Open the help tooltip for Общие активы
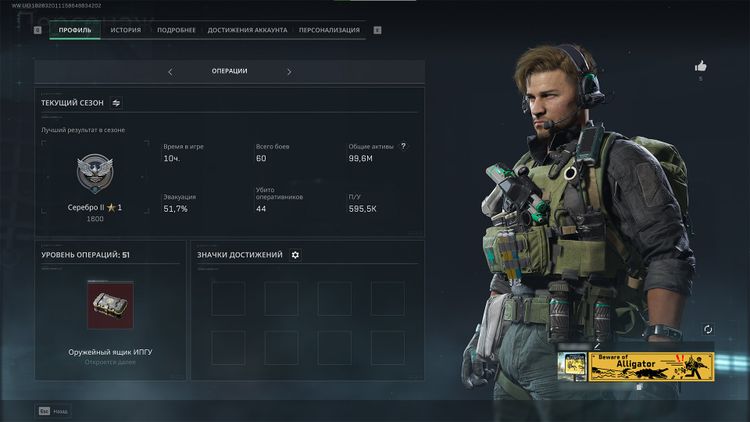The height and width of the screenshot is (422, 750). [403, 146]
